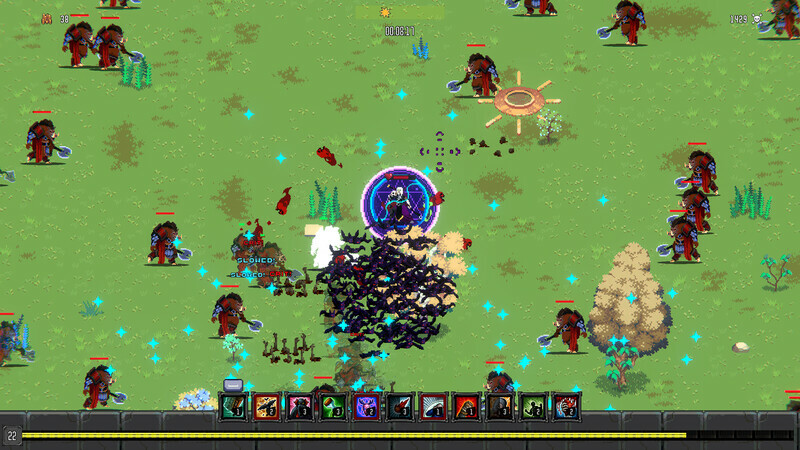Activate the crow swarm ability
Viewport: 800px width, 450px height.
tap(267, 405)
